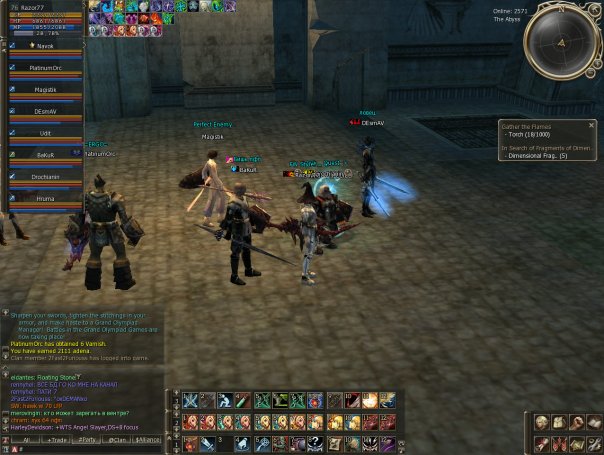The image size is (604, 455).
Task: Open the In Search of Fragments quest
Action: coord(547,148)
